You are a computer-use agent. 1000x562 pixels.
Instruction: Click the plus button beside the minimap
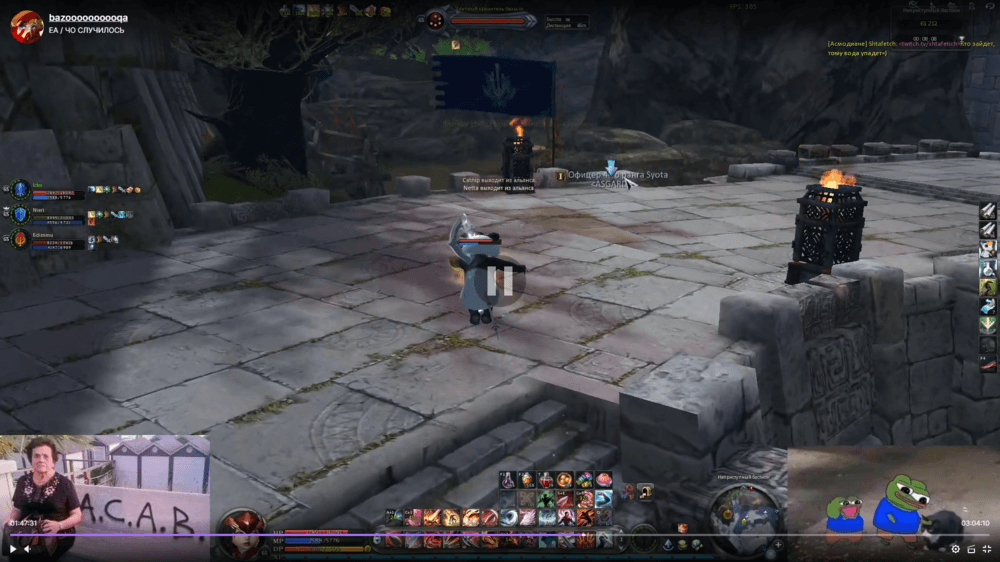coord(777,545)
